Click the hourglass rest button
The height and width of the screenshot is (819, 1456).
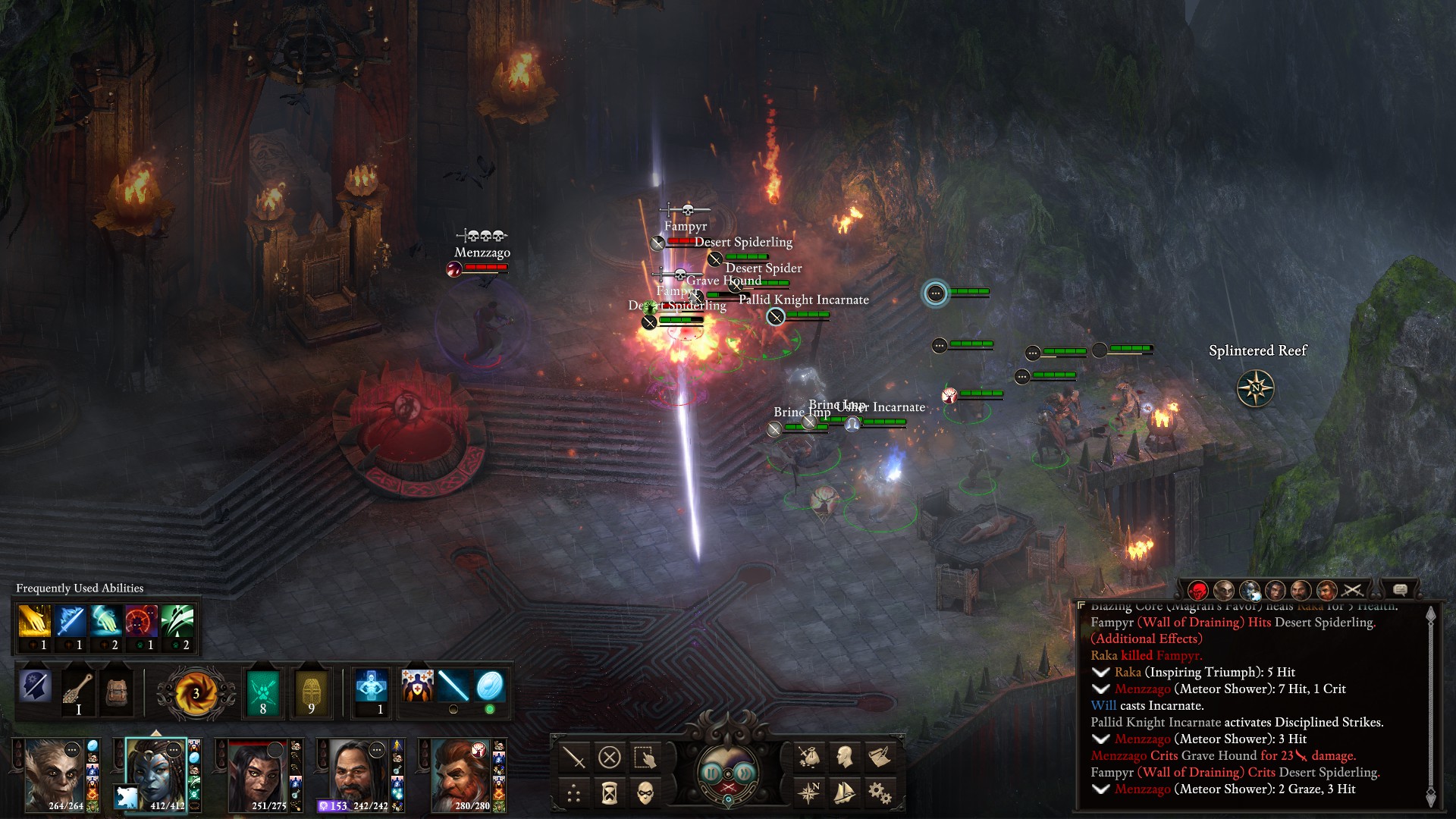tap(610, 793)
